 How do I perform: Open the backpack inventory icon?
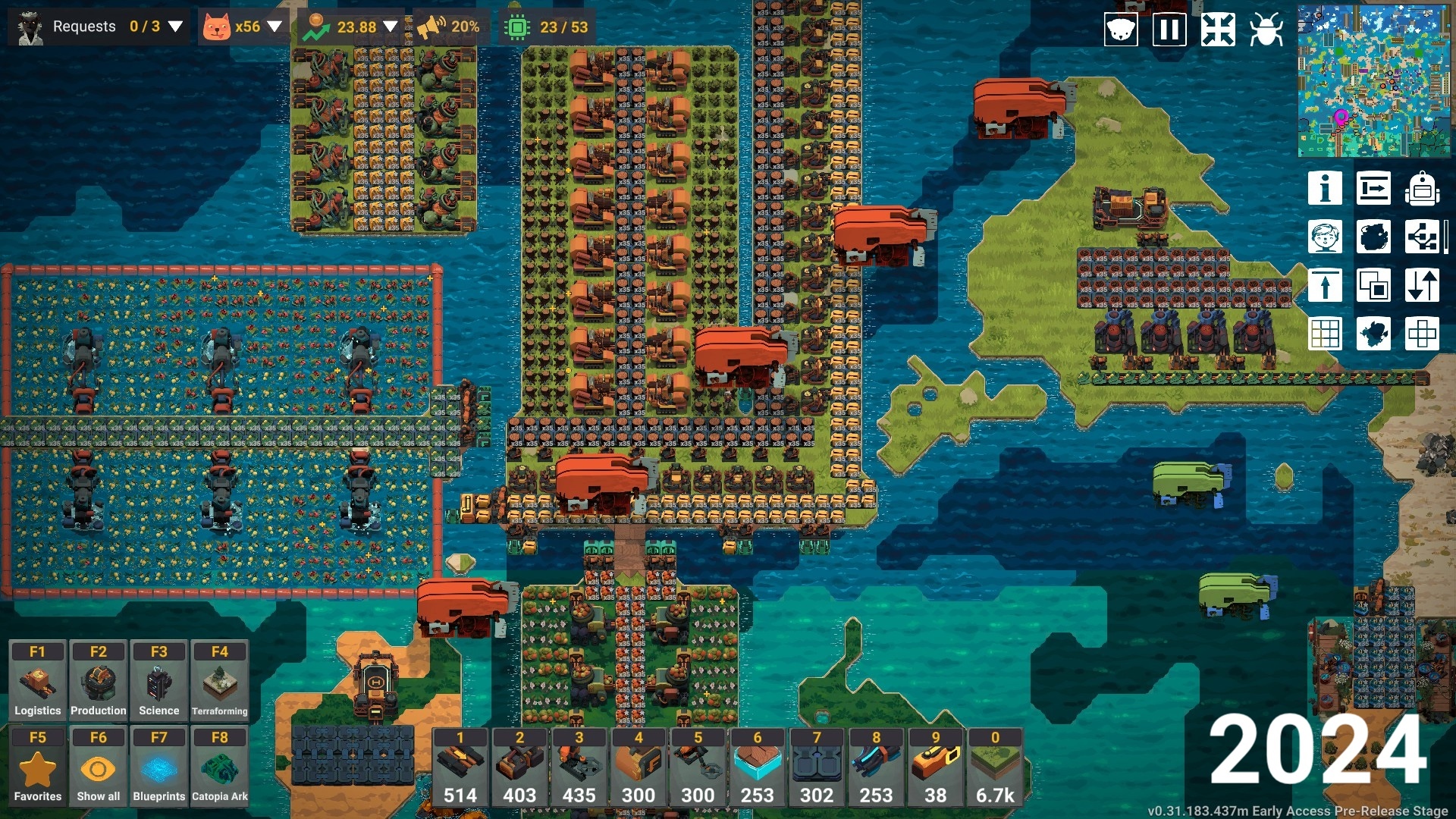click(1422, 188)
